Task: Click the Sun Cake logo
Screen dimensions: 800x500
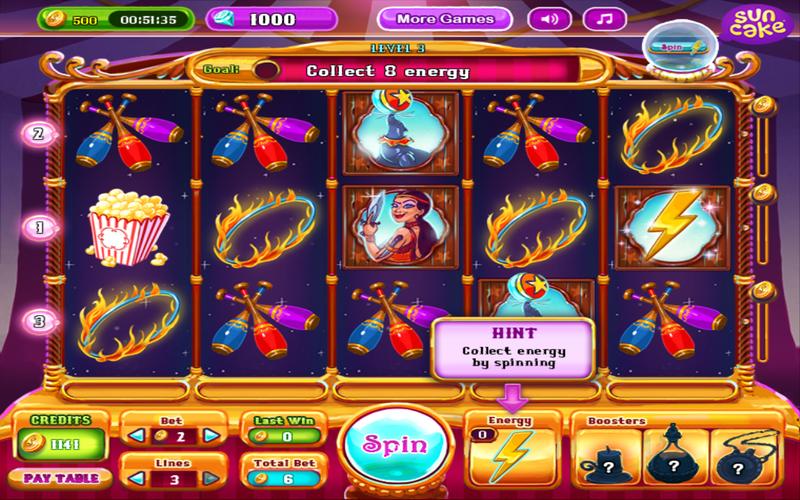Action: 753,24
